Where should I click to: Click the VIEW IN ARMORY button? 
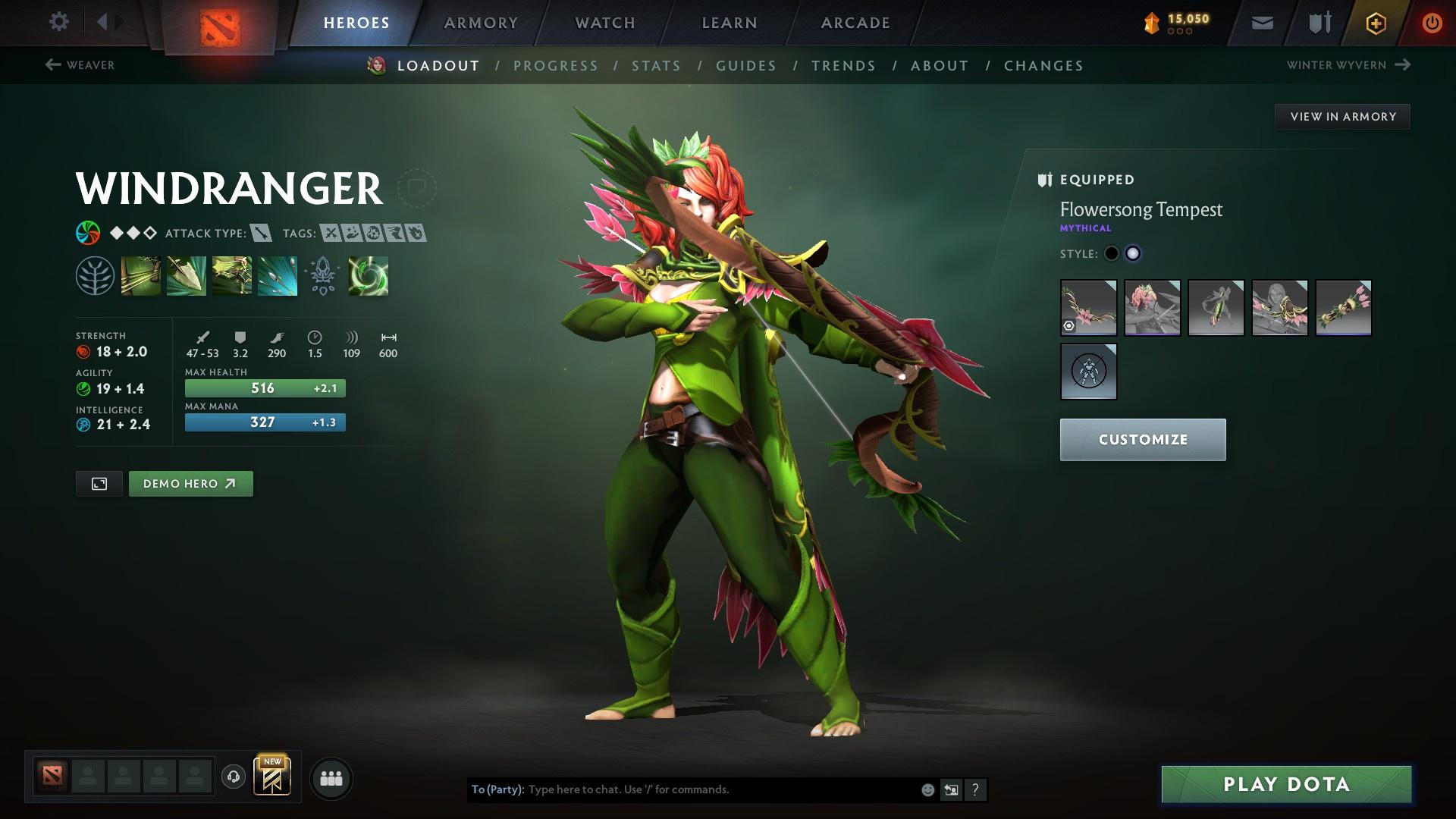1342,116
